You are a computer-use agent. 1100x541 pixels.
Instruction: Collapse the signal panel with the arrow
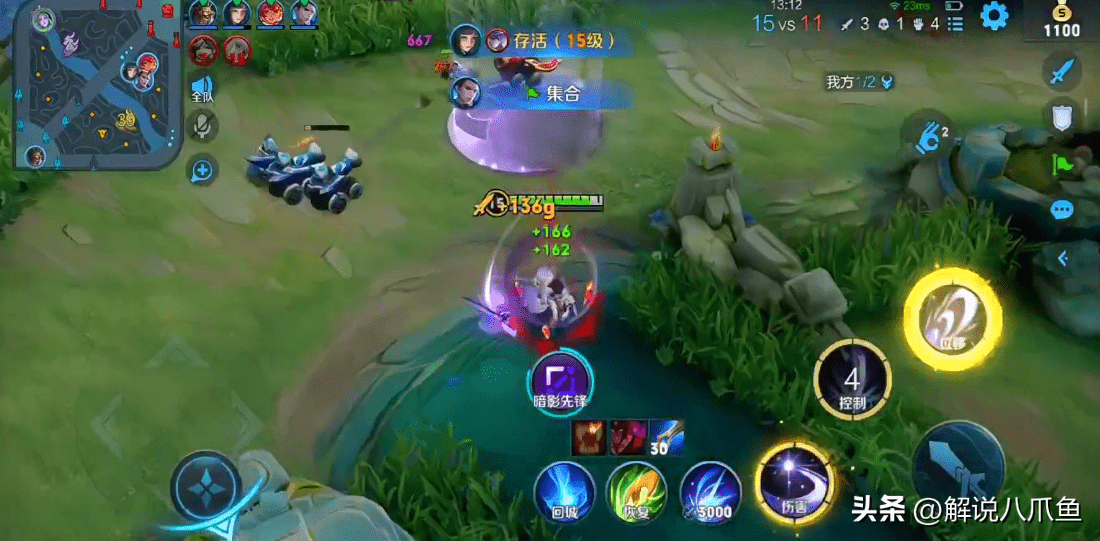(x=1062, y=258)
